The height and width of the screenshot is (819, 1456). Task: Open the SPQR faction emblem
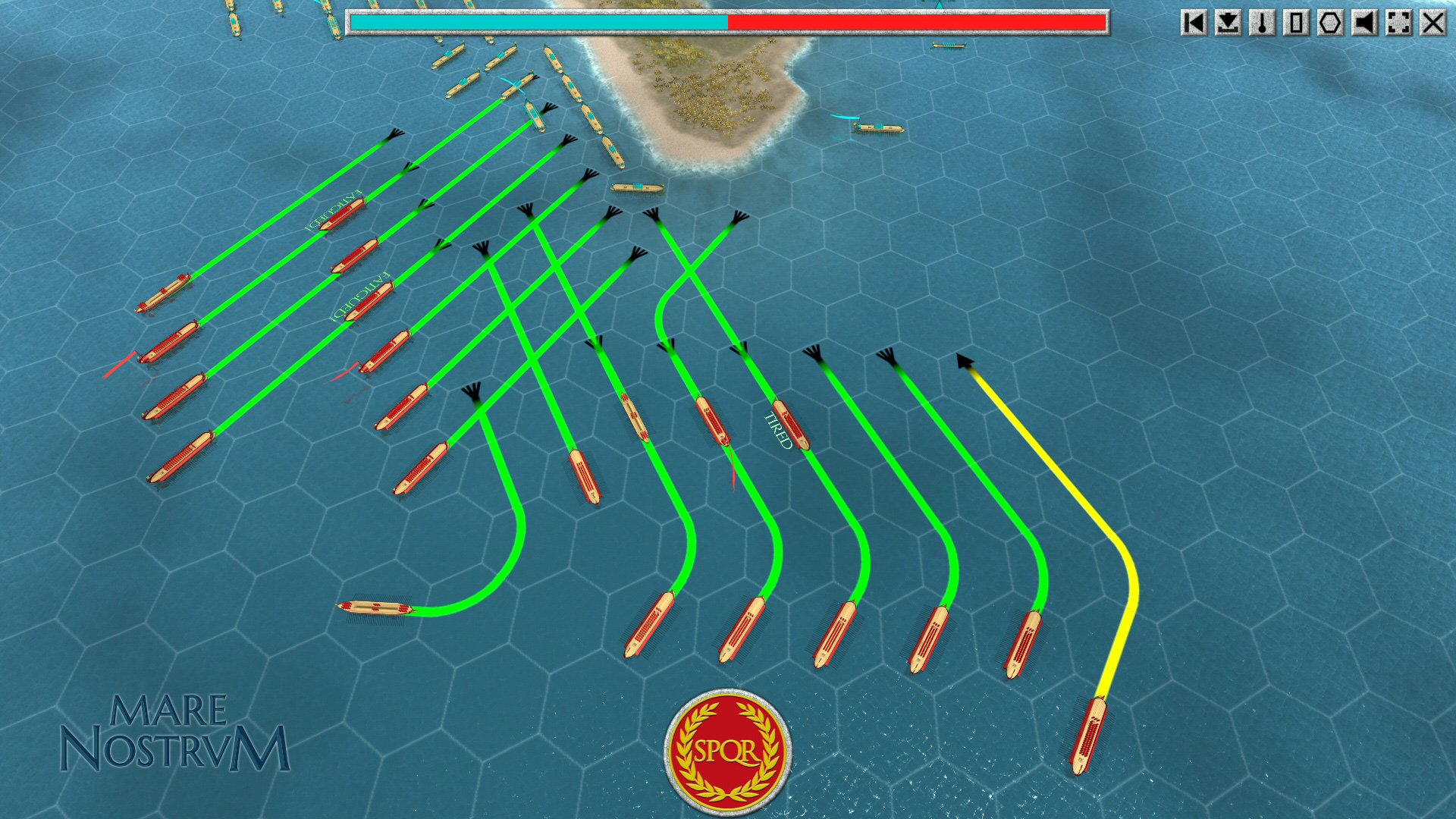pyautogui.click(x=728, y=747)
